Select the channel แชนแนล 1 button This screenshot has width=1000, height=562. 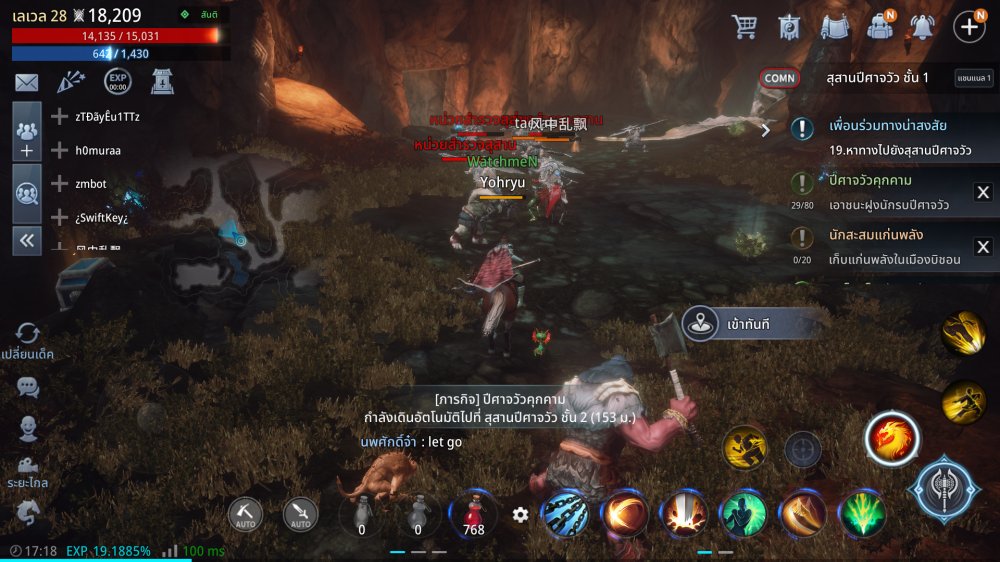coord(973,78)
